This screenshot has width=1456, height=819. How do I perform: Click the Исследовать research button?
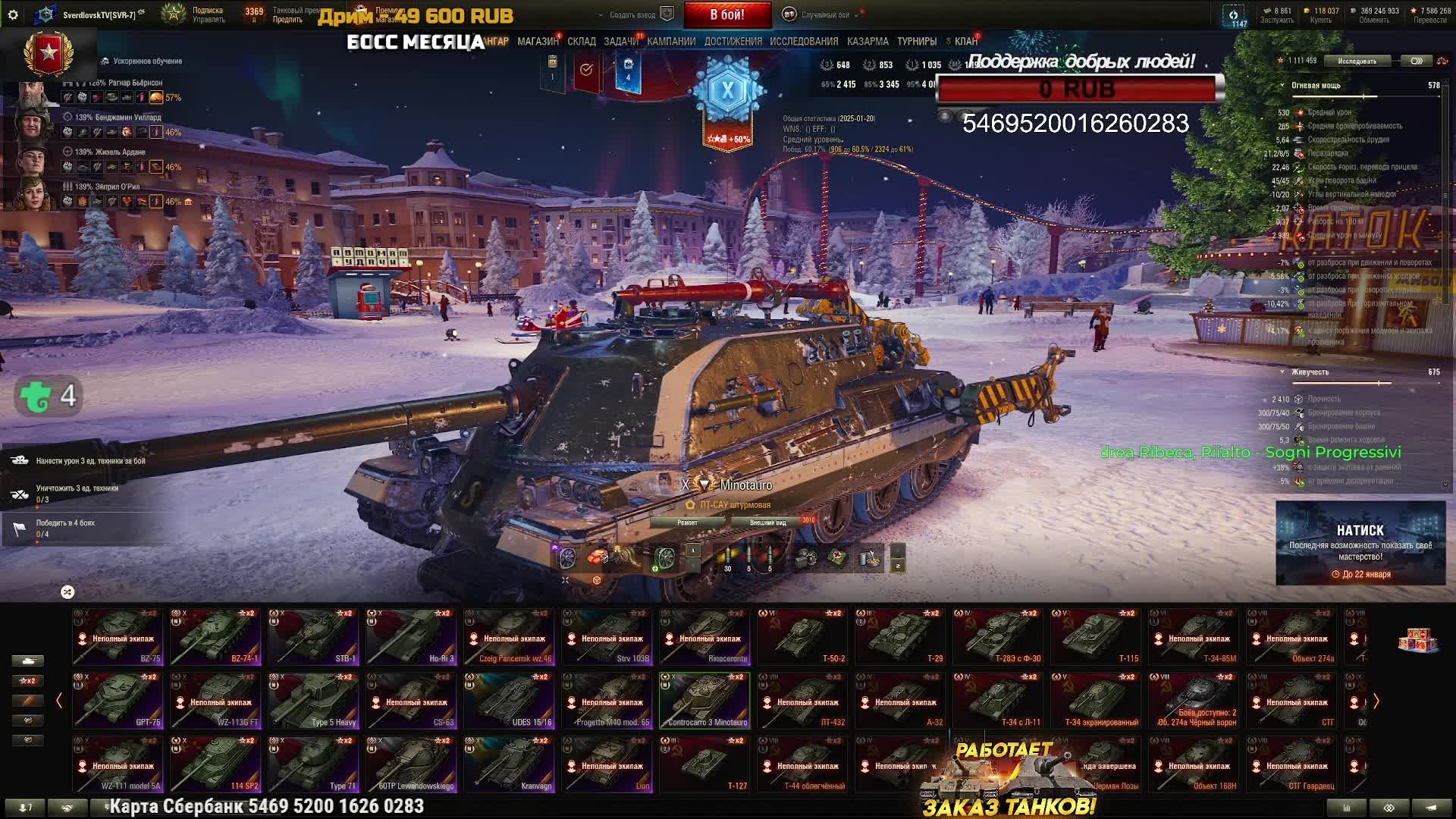point(1357,61)
